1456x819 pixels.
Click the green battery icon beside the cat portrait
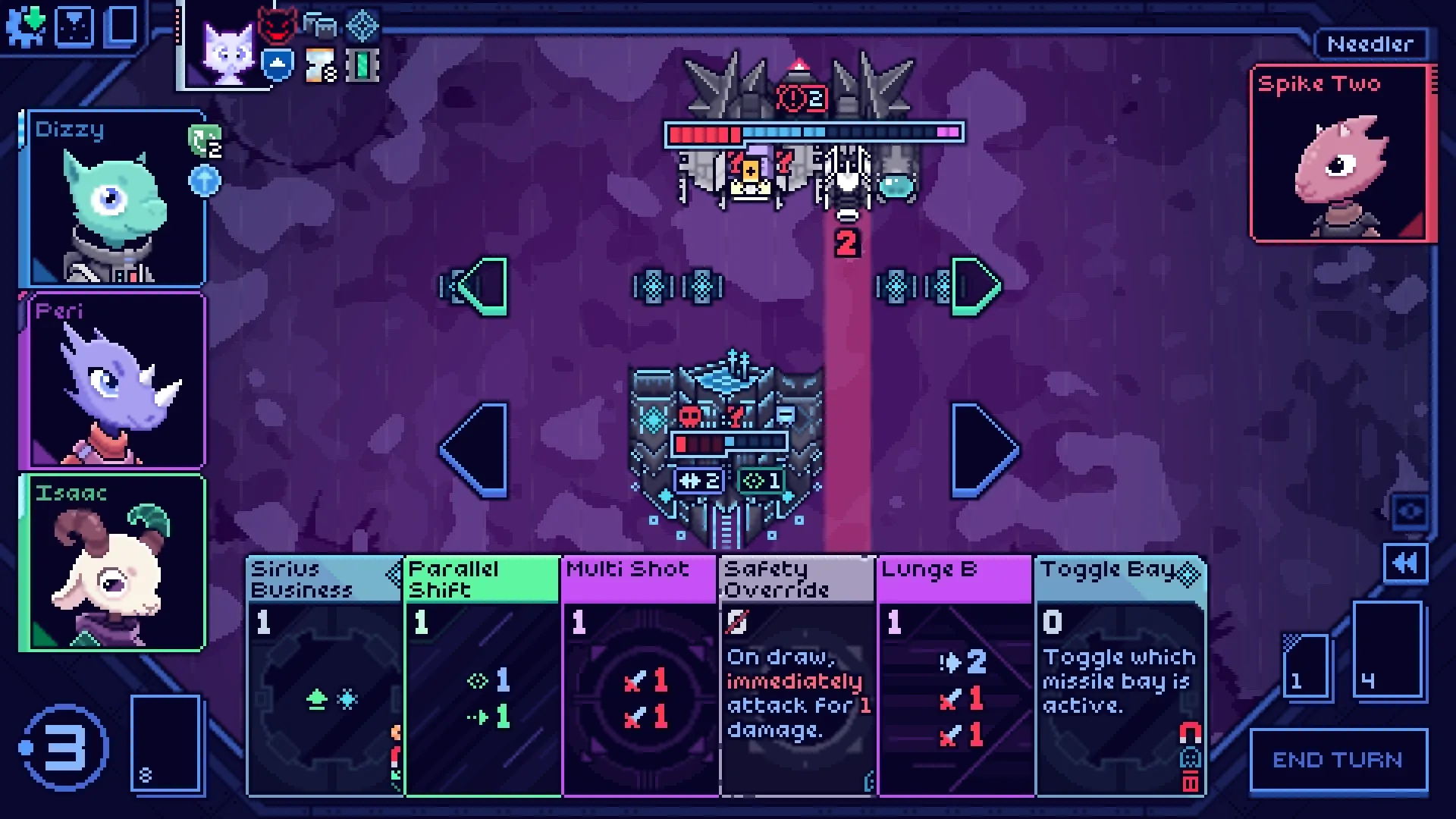tap(363, 64)
